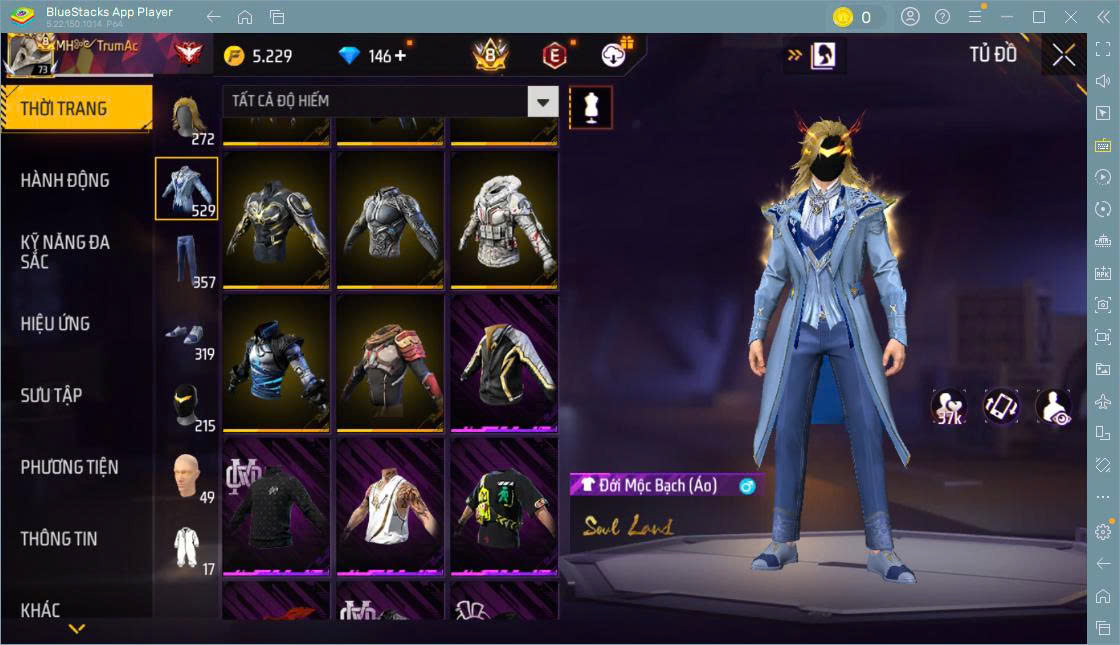Choose the pants category with 357 items

point(186,261)
